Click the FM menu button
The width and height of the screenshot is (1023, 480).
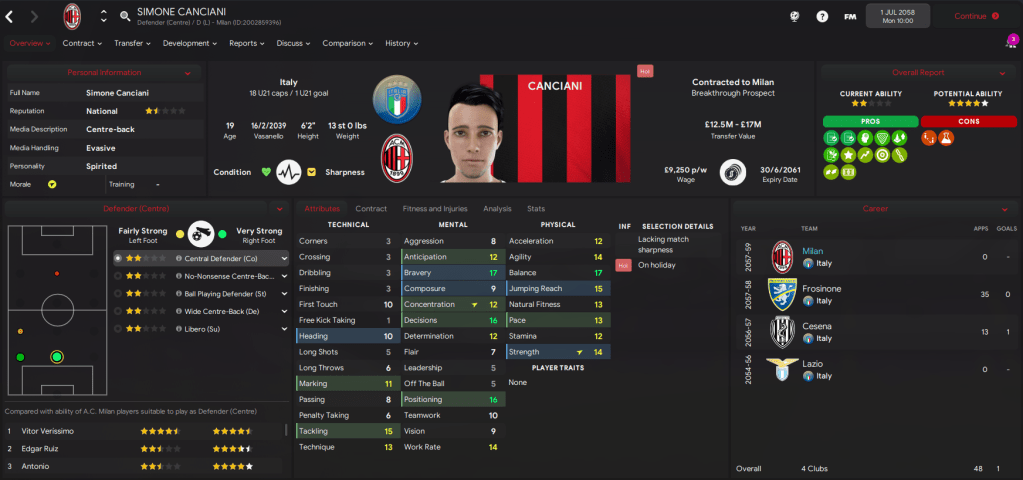tap(850, 16)
